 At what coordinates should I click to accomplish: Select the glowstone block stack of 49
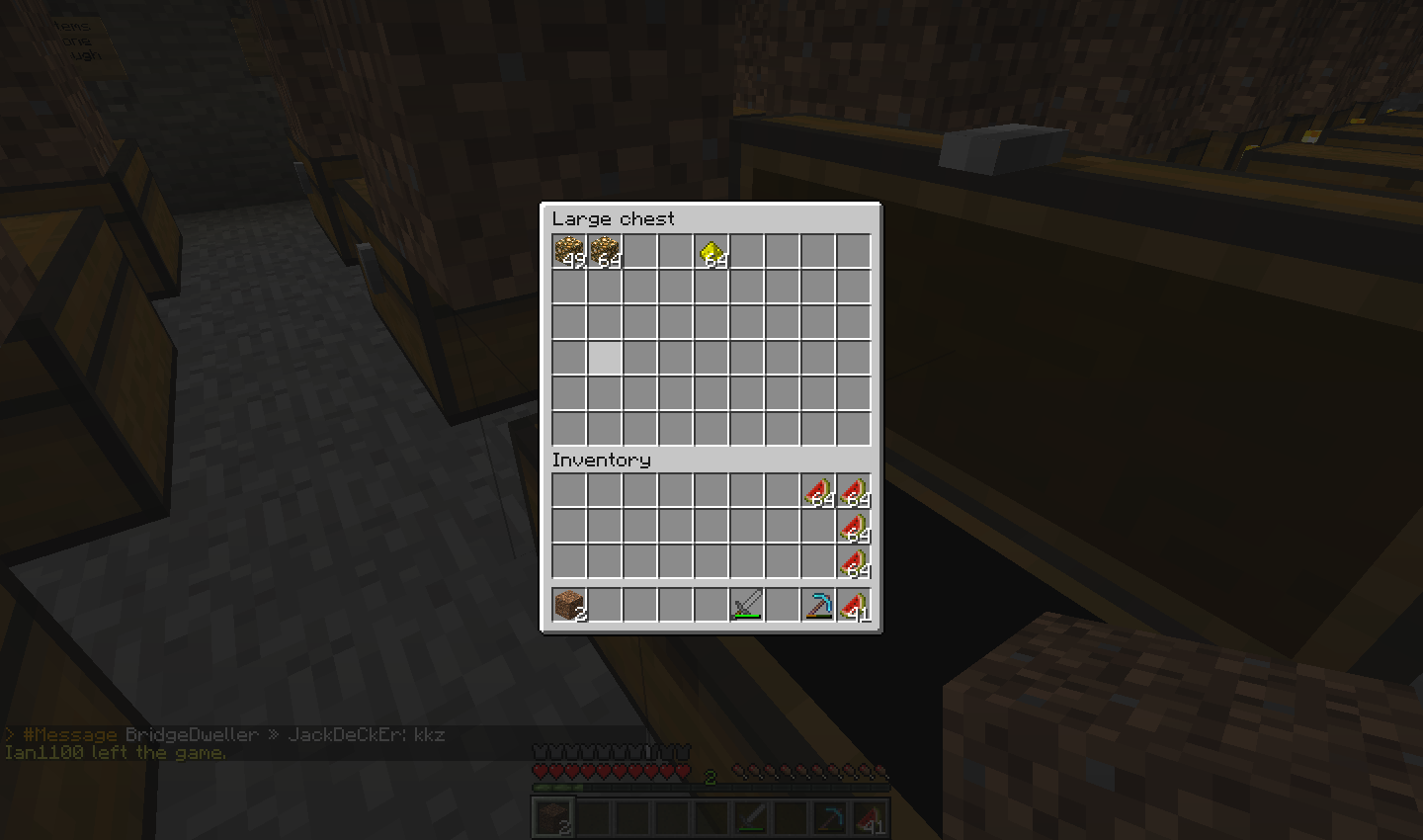click(x=568, y=252)
